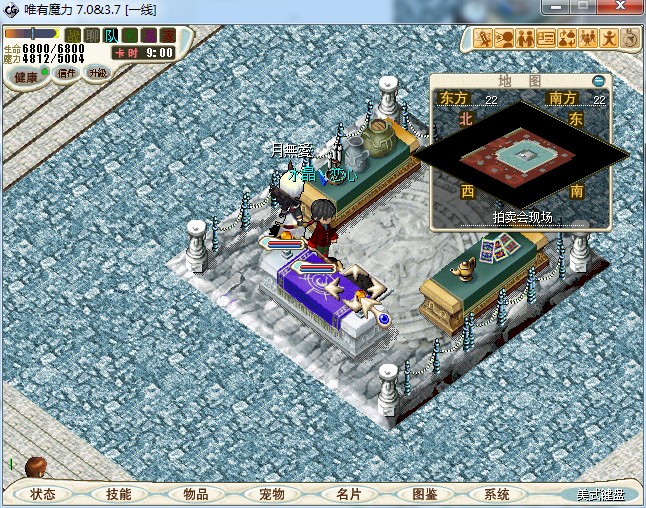Click the 健康 health status button
646x508 pixels.
(26, 77)
